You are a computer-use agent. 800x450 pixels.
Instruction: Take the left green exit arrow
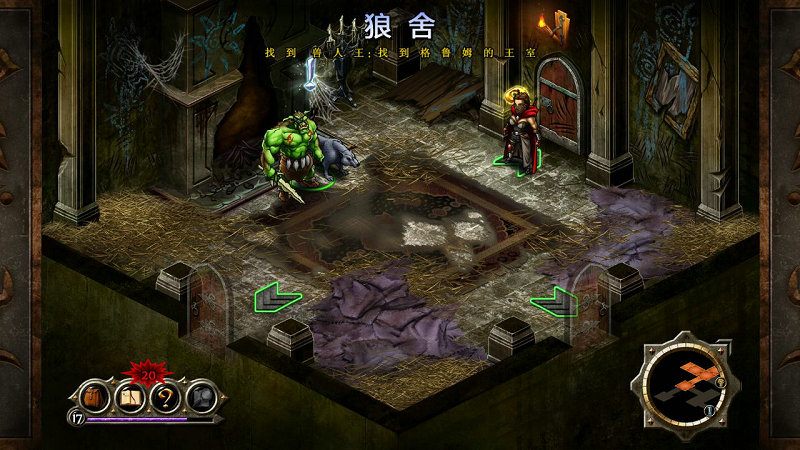click(277, 297)
